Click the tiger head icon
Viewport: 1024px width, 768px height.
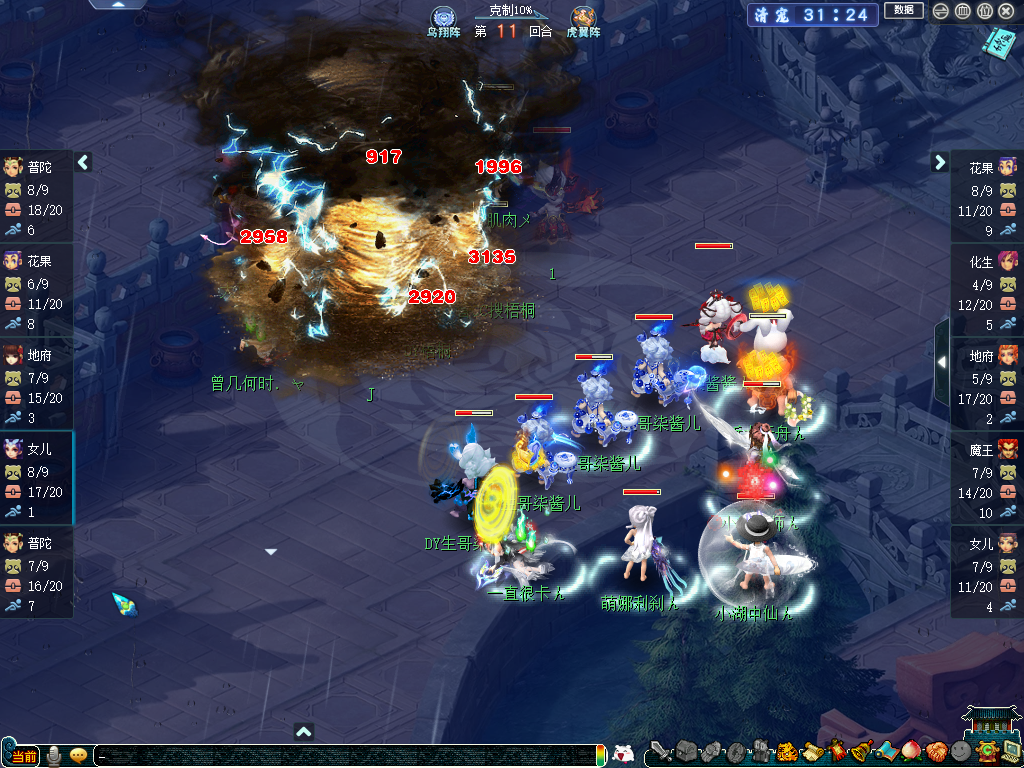pyautogui.click(x=786, y=751)
